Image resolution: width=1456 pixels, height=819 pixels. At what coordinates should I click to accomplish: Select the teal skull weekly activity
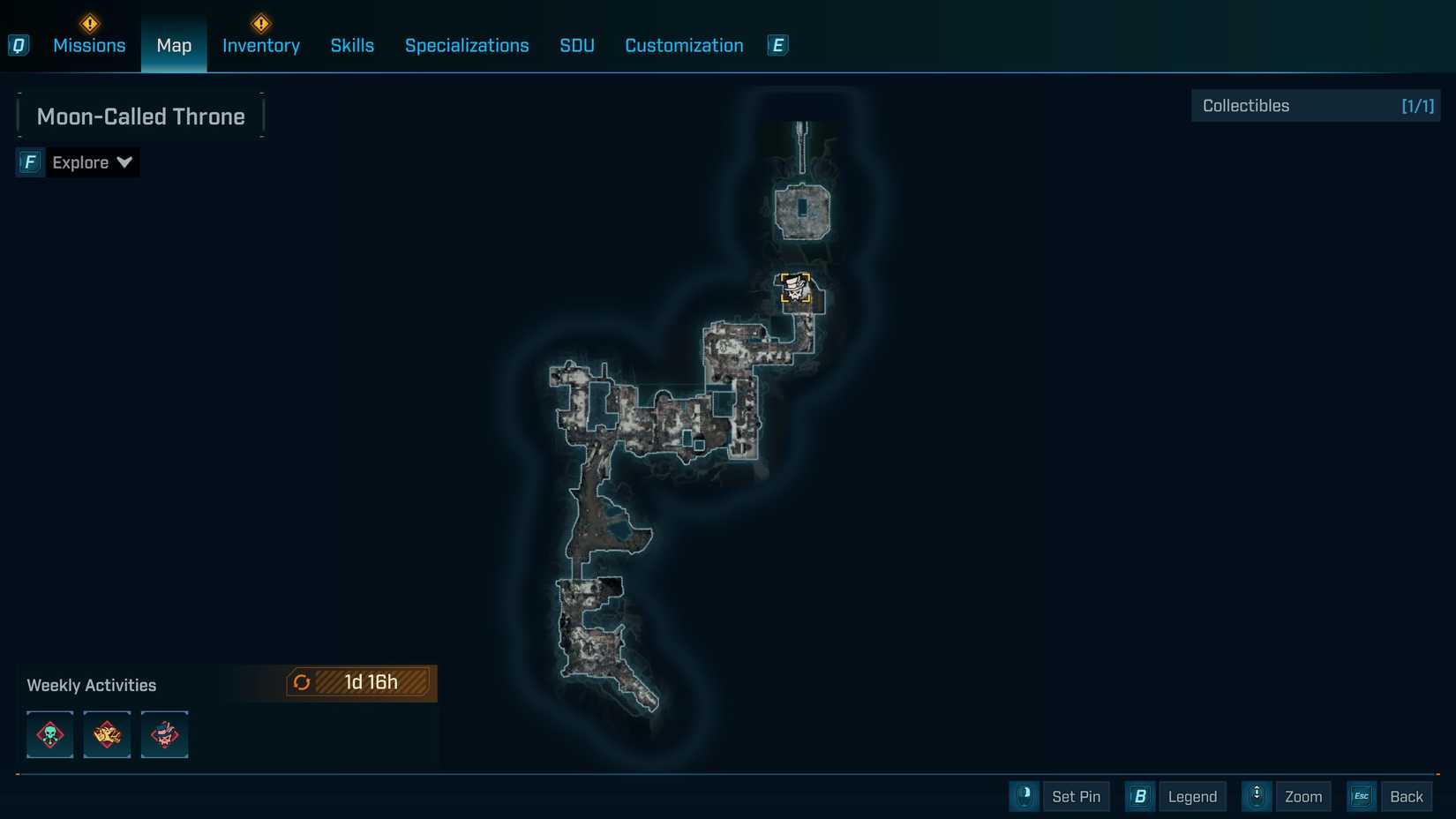(49, 734)
